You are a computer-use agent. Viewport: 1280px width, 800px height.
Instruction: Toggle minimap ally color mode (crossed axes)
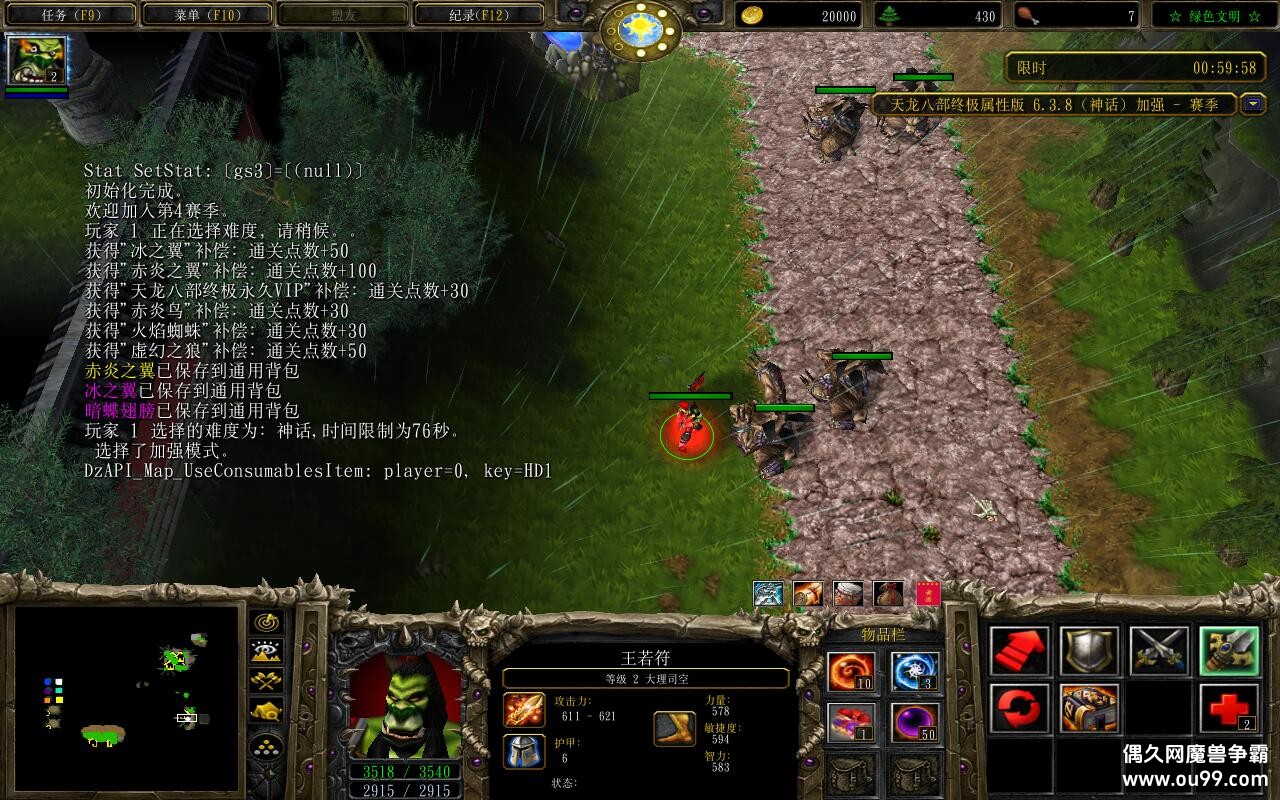(x=265, y=680)
